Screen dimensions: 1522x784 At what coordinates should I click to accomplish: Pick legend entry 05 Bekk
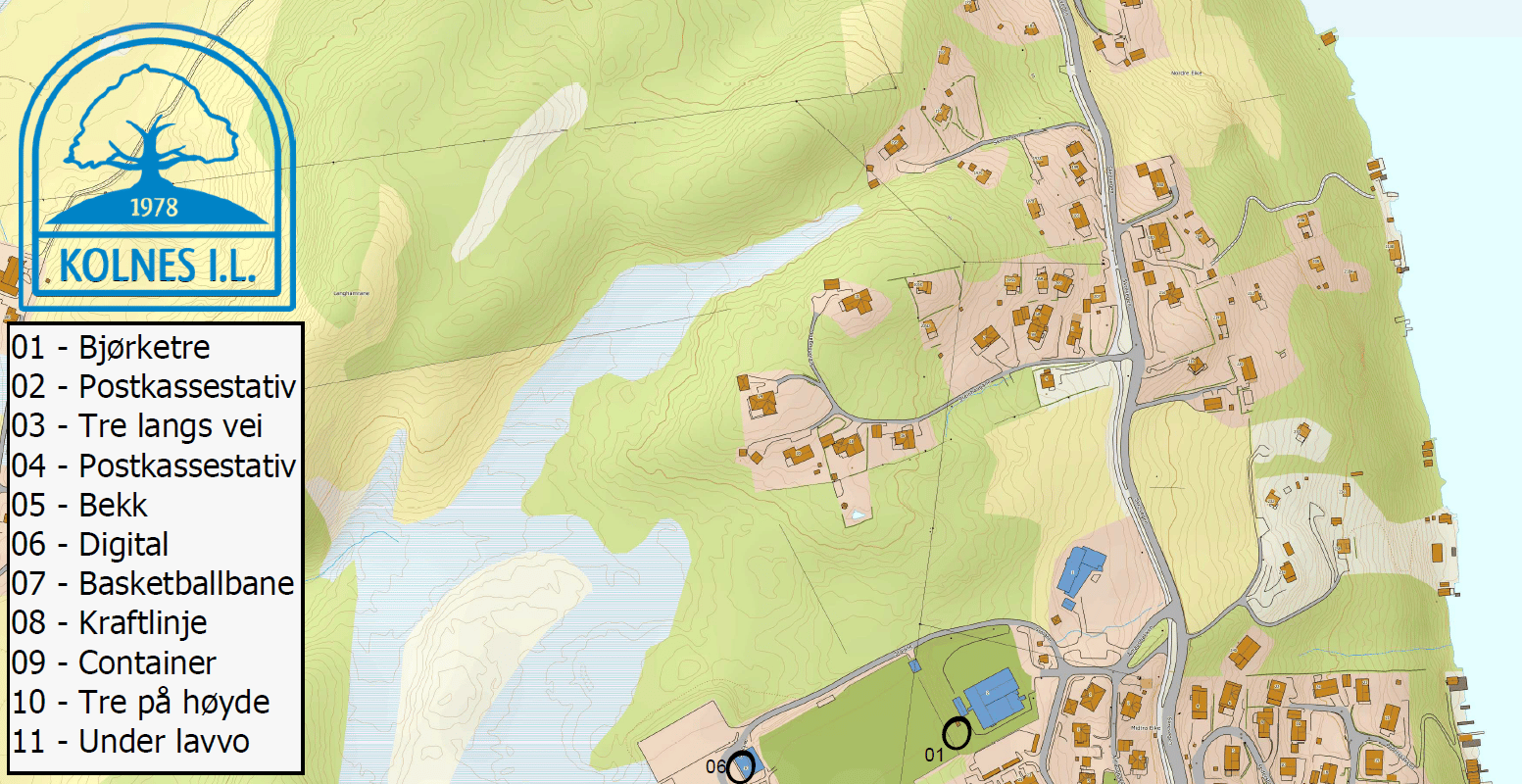click(79, 506)
